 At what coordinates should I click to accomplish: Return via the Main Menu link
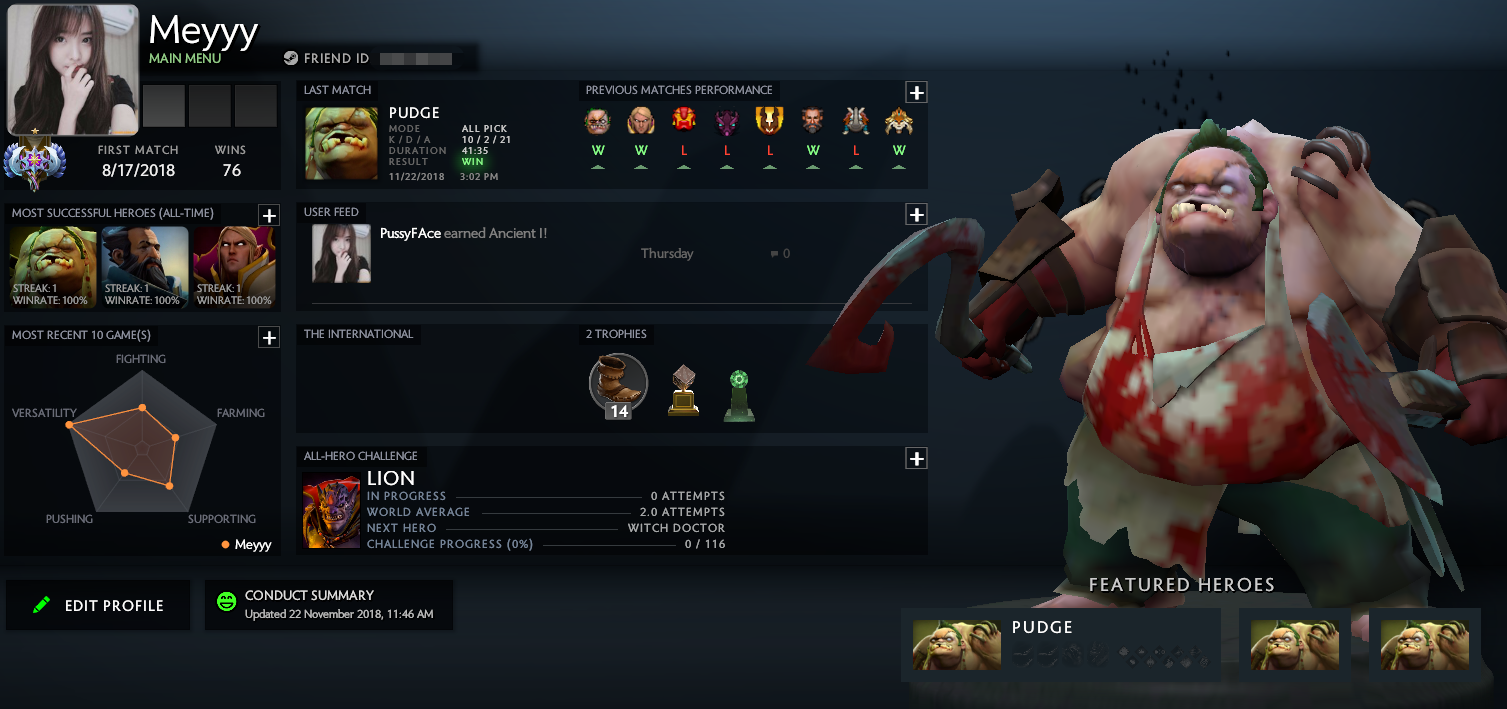(185, 58)
